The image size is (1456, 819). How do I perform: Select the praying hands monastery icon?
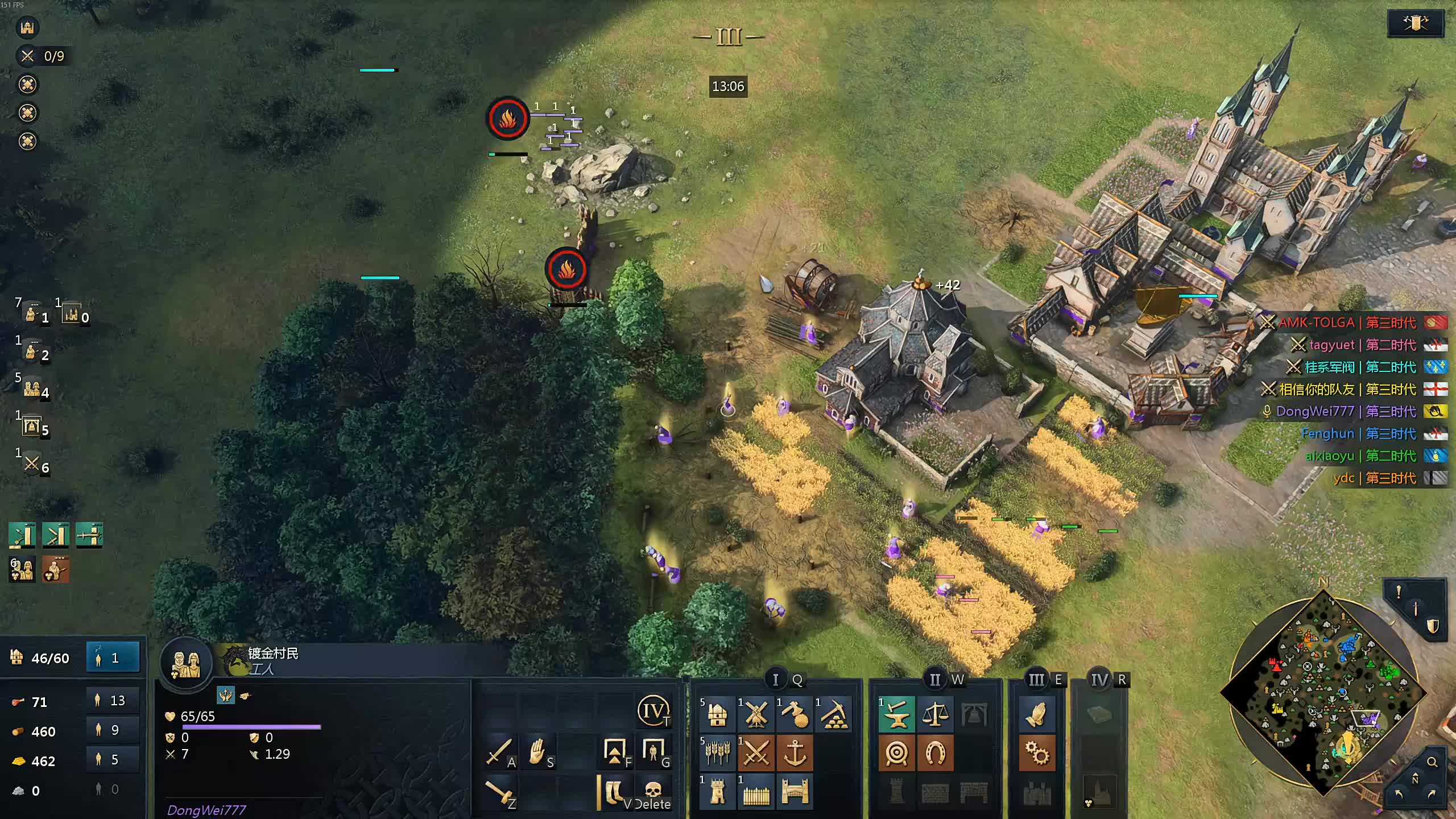point(1037,714)
